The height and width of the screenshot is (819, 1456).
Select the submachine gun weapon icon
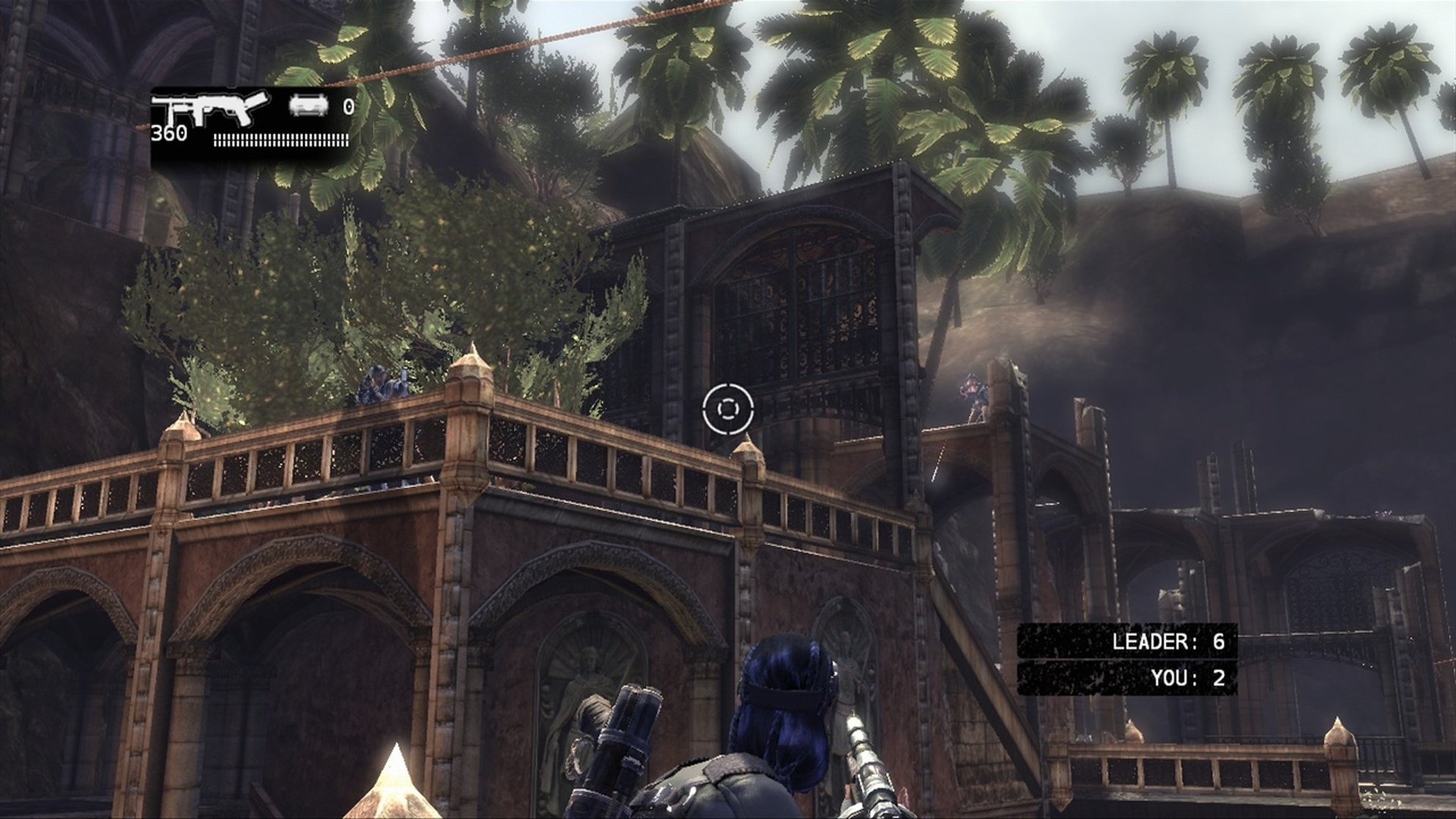point(210,110)
